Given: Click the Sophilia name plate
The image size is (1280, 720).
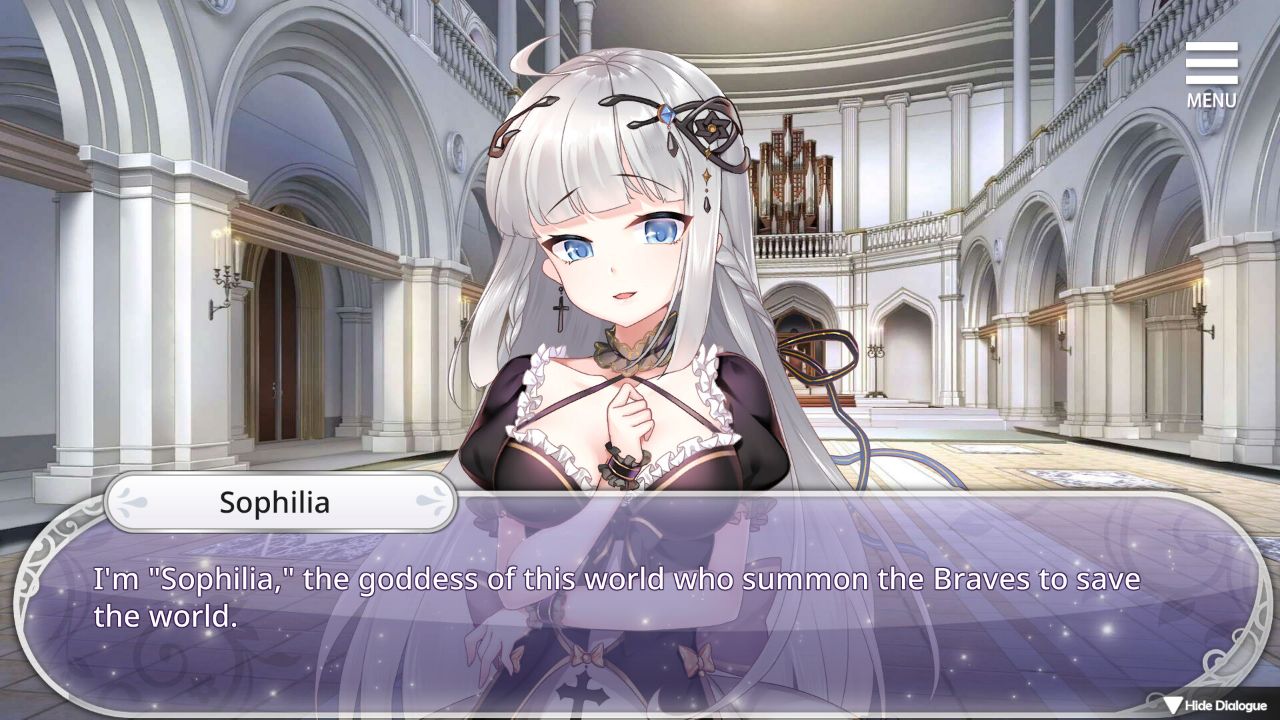Looking at the screenshot, I should [280, 503].
